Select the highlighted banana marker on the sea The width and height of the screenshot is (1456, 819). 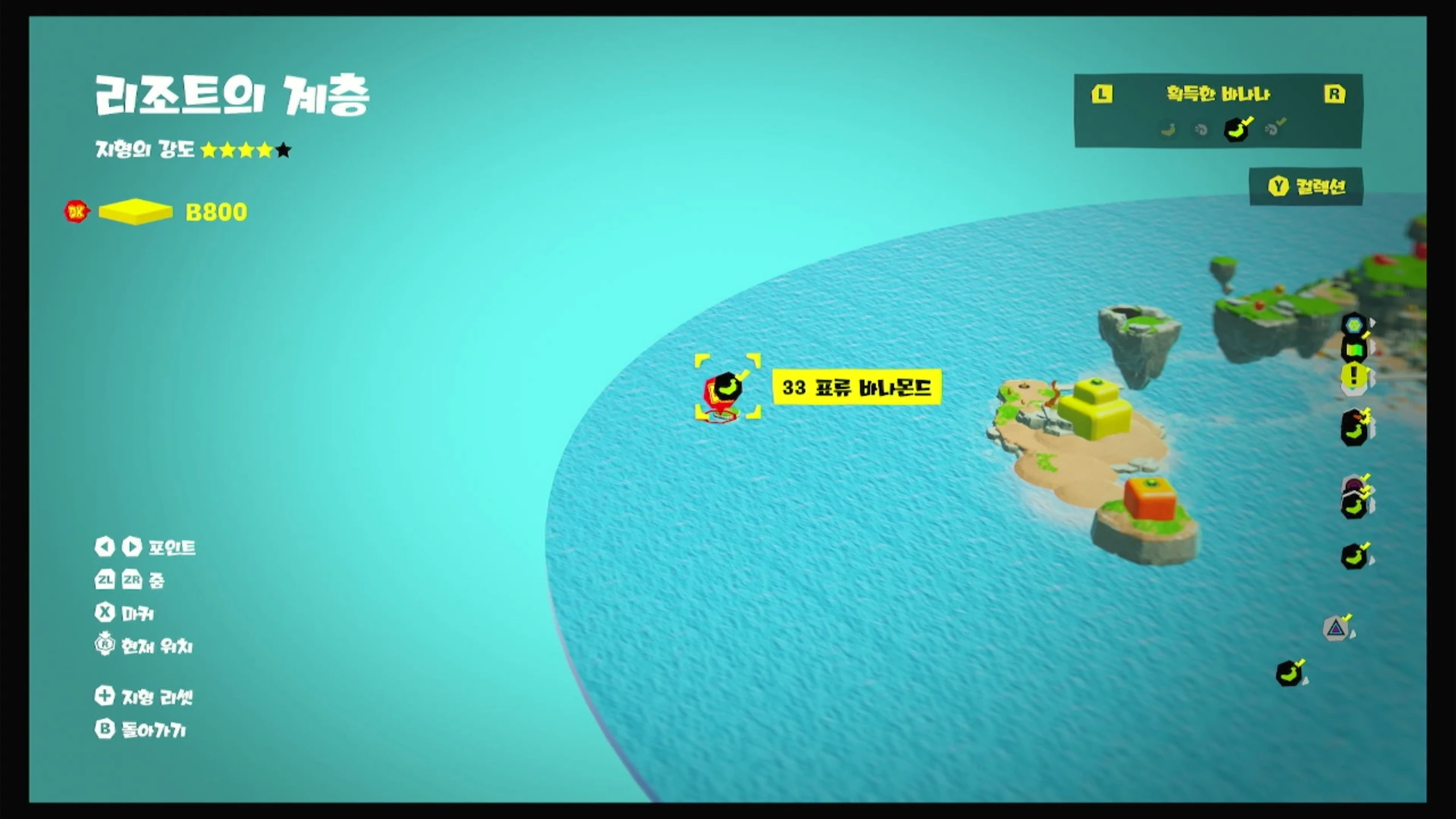(727, 387)
